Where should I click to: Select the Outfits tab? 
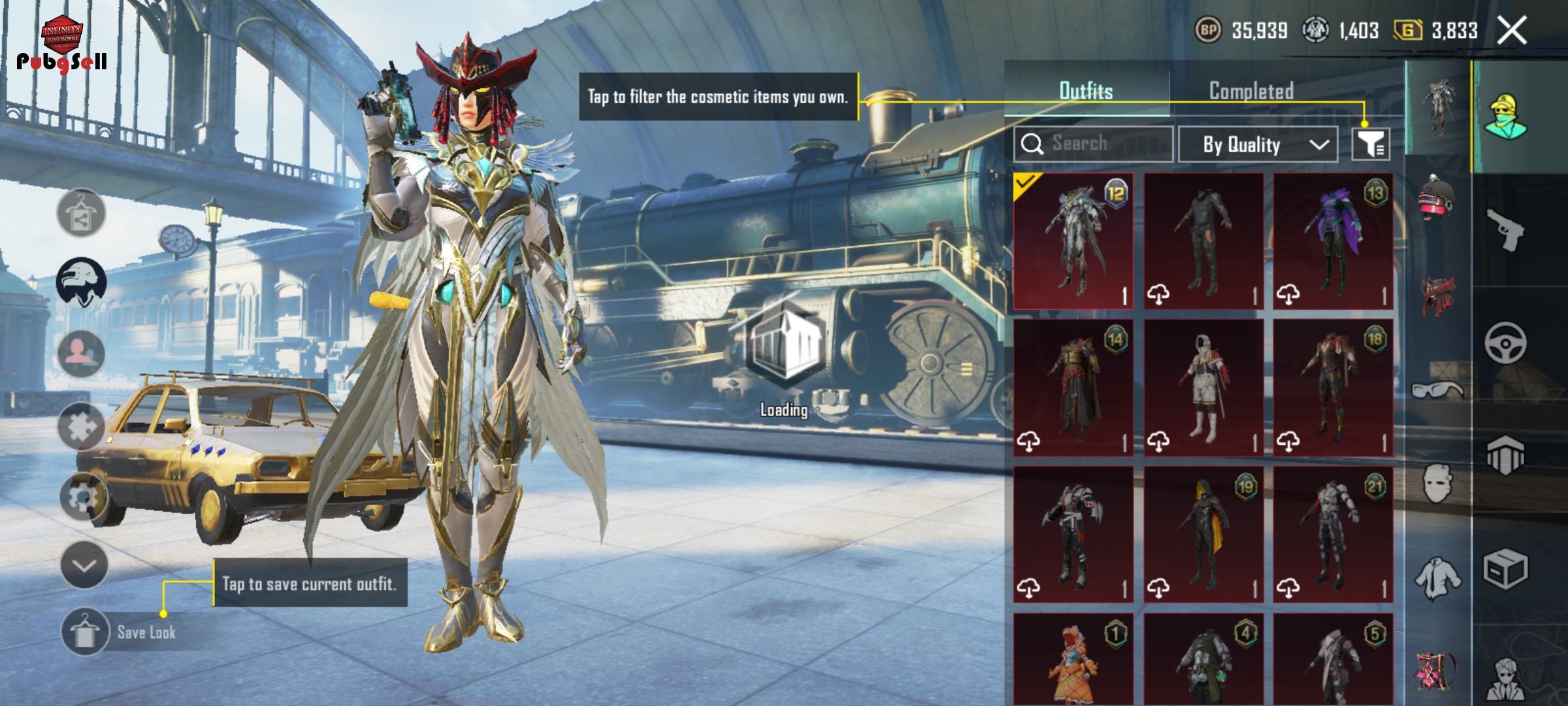pyautogui.click(x=1085, y=91)
